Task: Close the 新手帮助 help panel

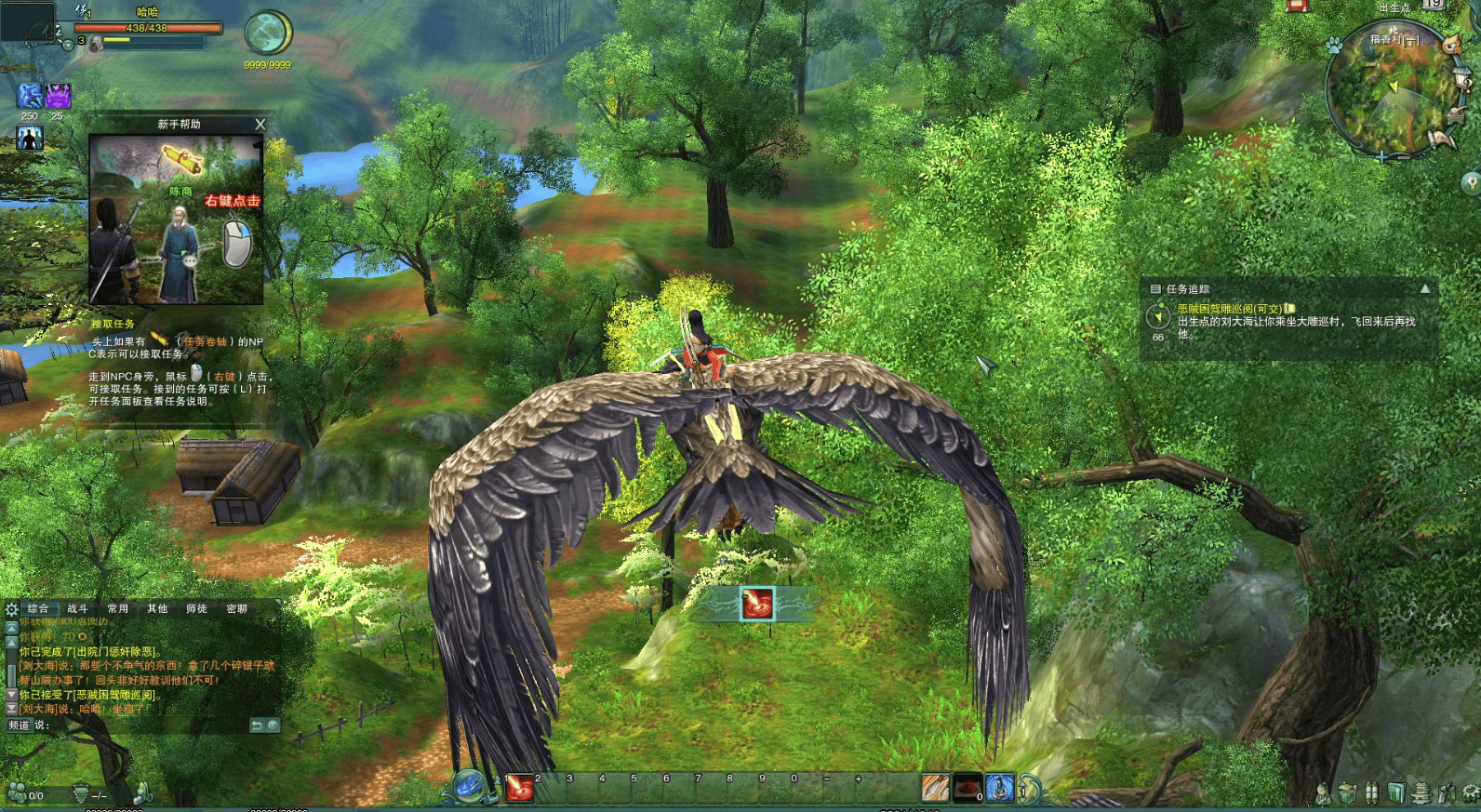Action: (x=260, y=124)
